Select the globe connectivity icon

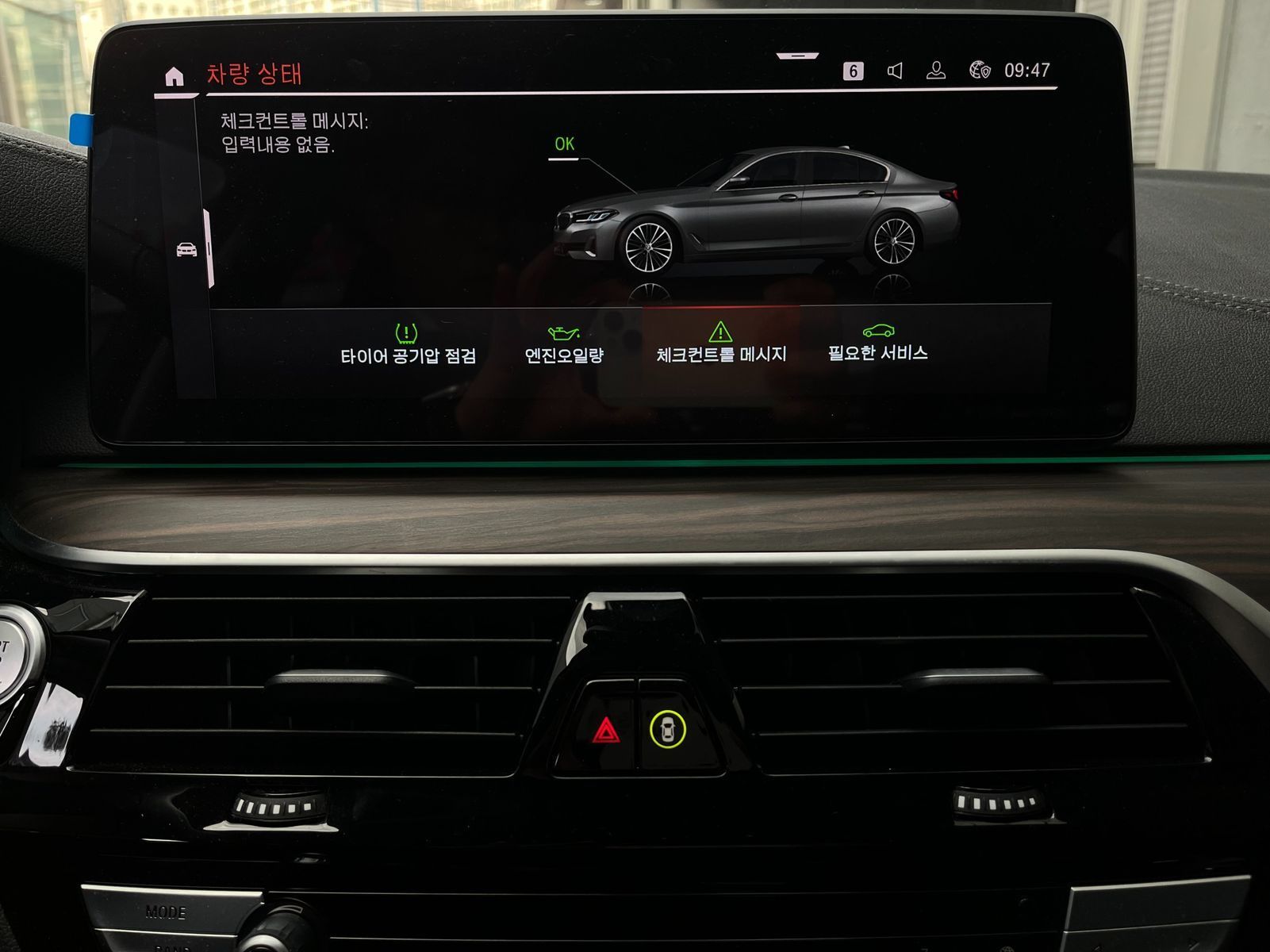(980, 71)
